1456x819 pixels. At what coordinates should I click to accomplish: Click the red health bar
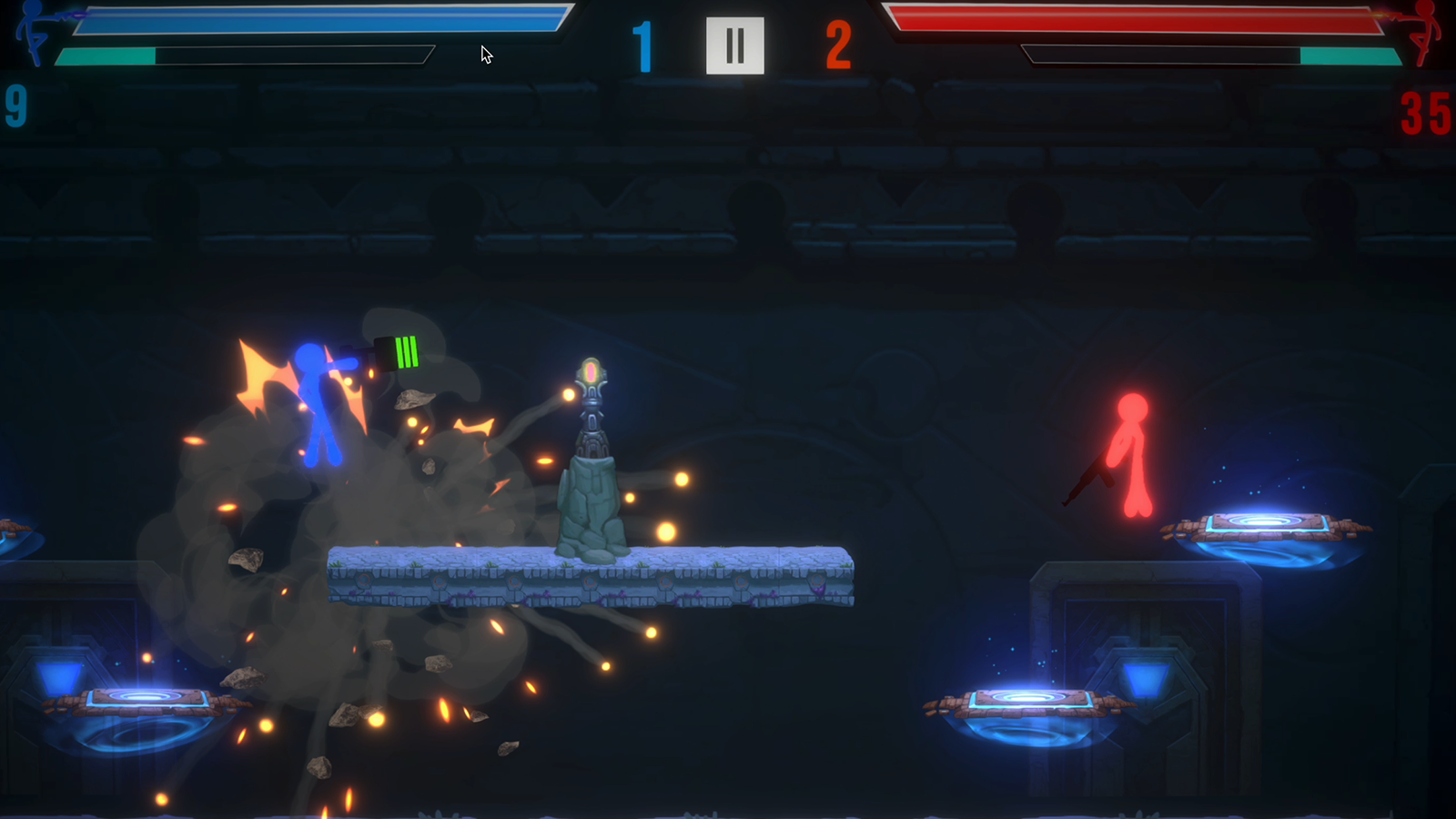pyautogui.click(x=1137, y=18)
